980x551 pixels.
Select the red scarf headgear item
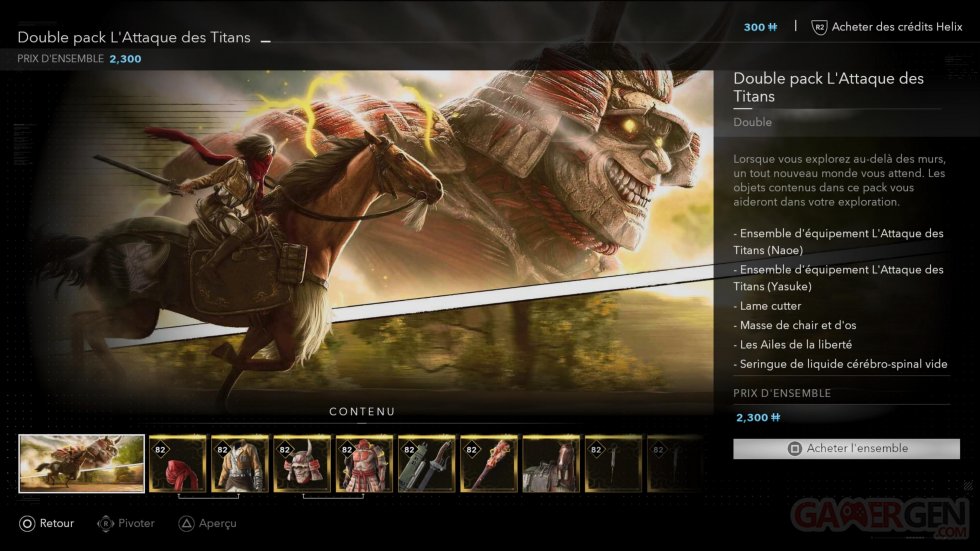click(178, 463)
